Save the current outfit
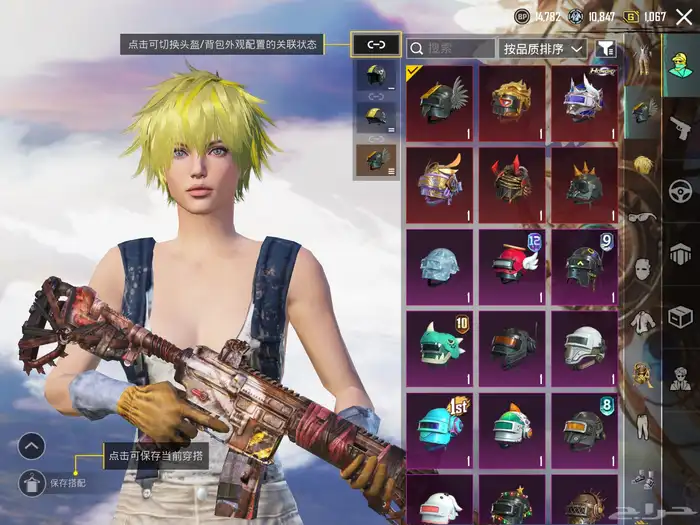Image resolution: width=700 pixels, height=525 pixels. pos(31,482)
